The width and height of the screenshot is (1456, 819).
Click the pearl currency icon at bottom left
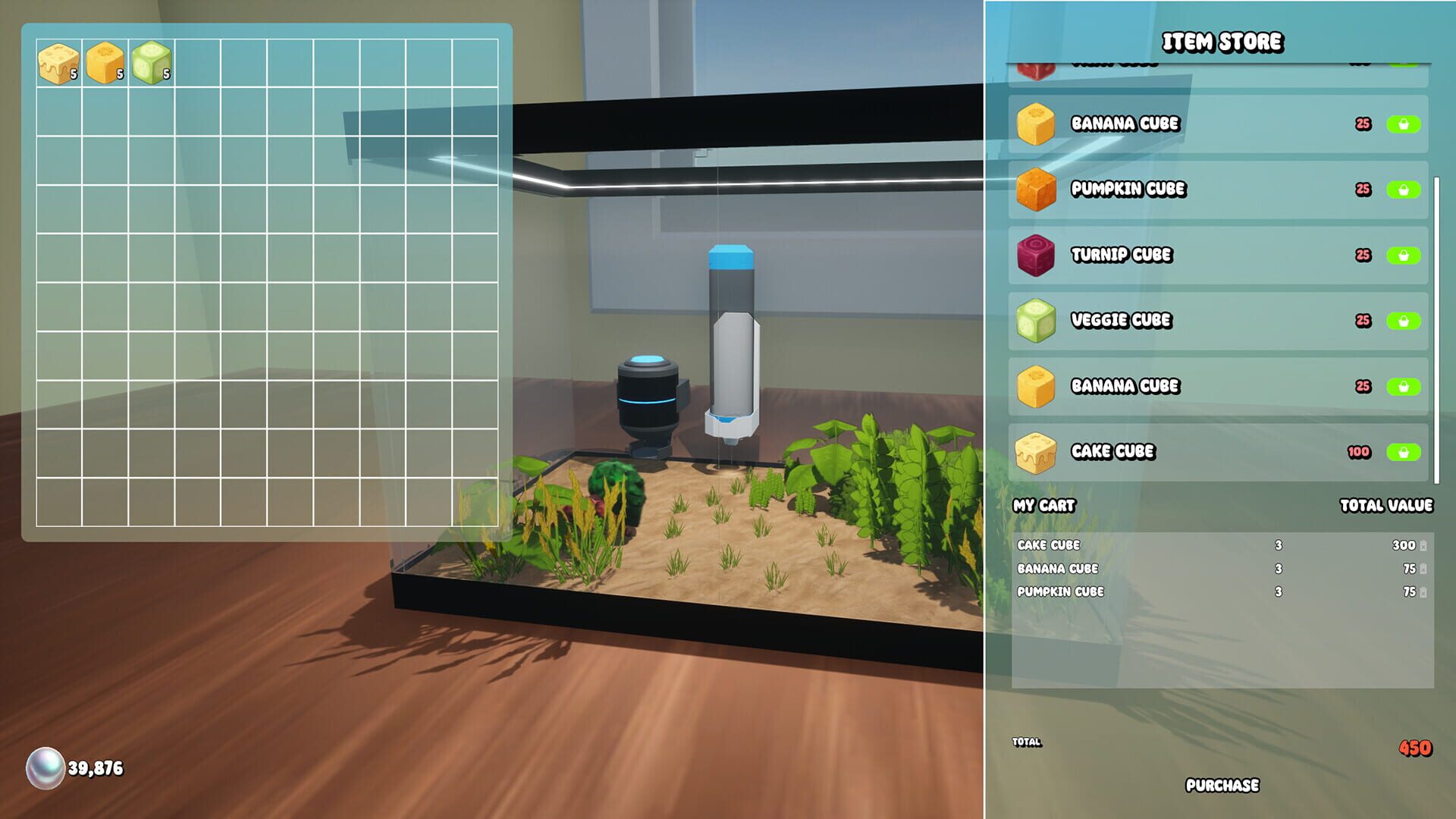pyautogui.click(x=45, y=765)
